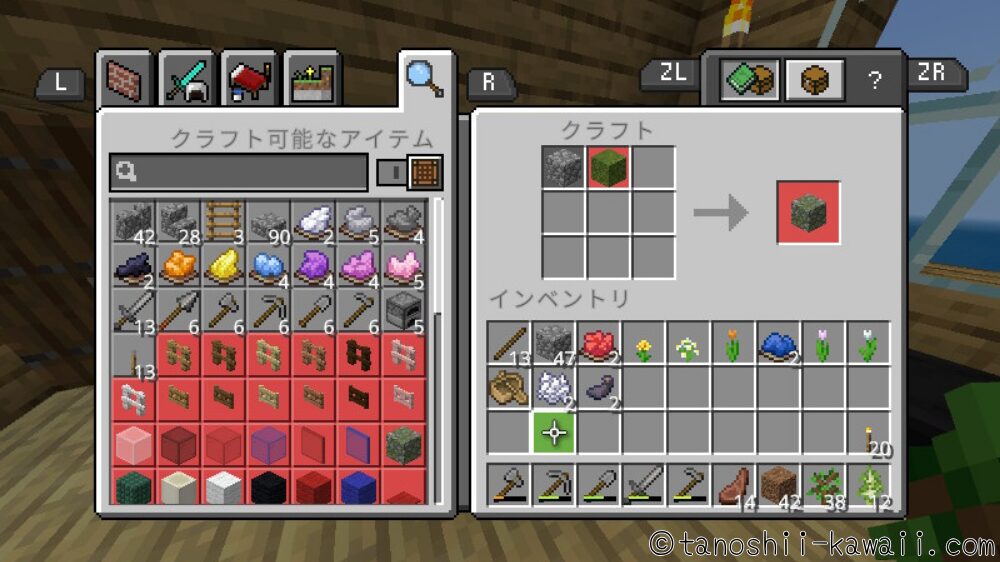
Task: Click the recipe search text field
Action: pos(240,172)
